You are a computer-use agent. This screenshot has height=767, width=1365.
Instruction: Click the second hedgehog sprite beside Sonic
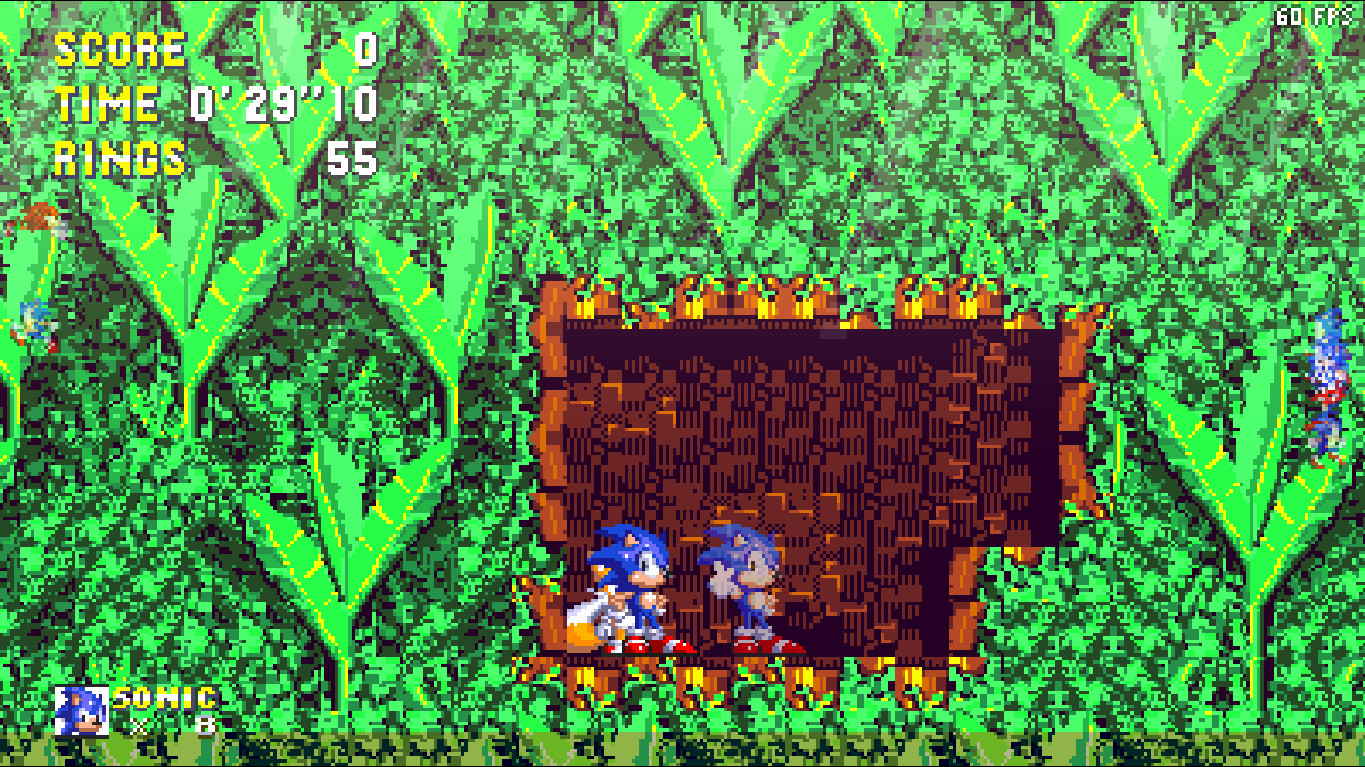[745, 580]
